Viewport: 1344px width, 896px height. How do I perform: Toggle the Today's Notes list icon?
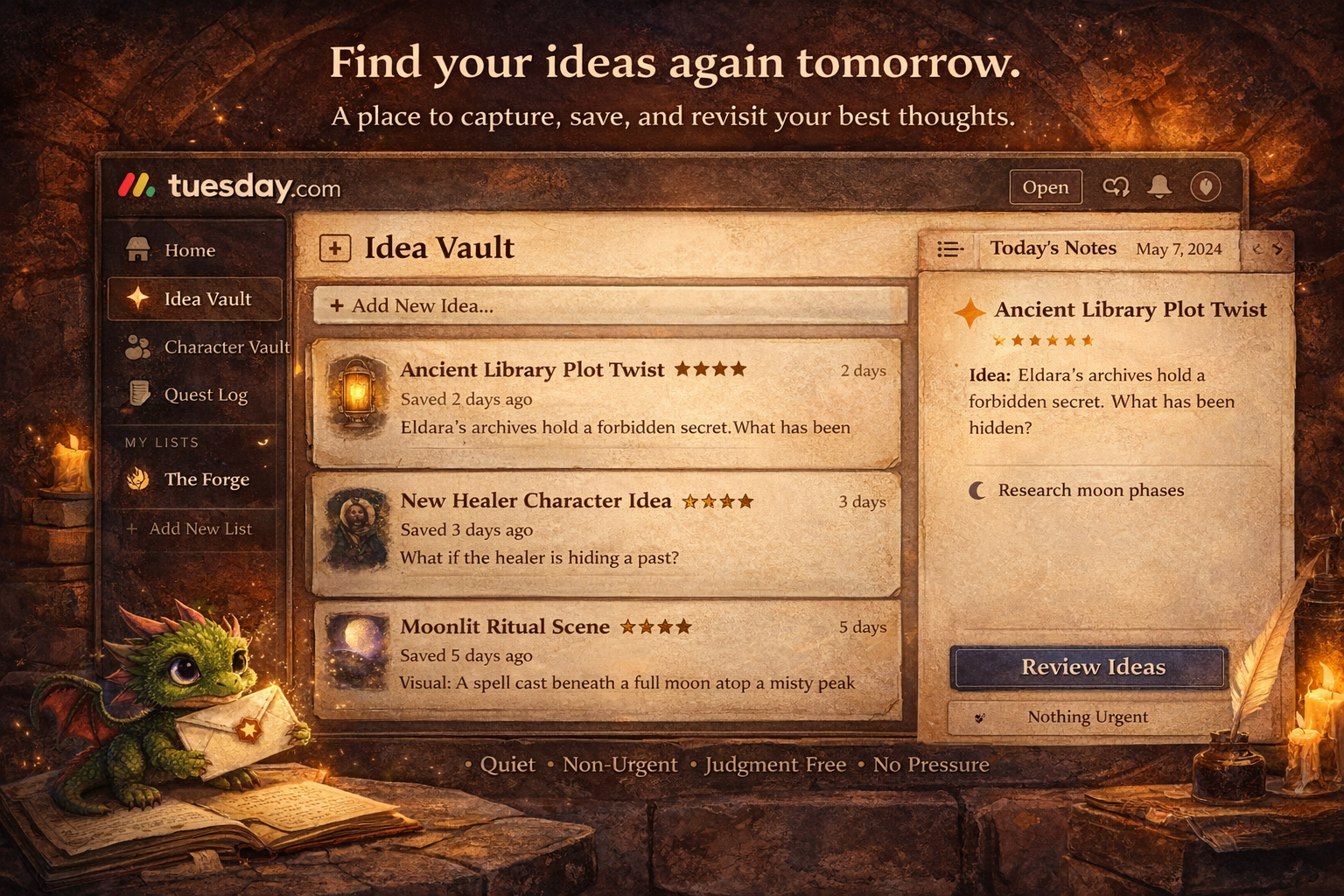(950, 249)
